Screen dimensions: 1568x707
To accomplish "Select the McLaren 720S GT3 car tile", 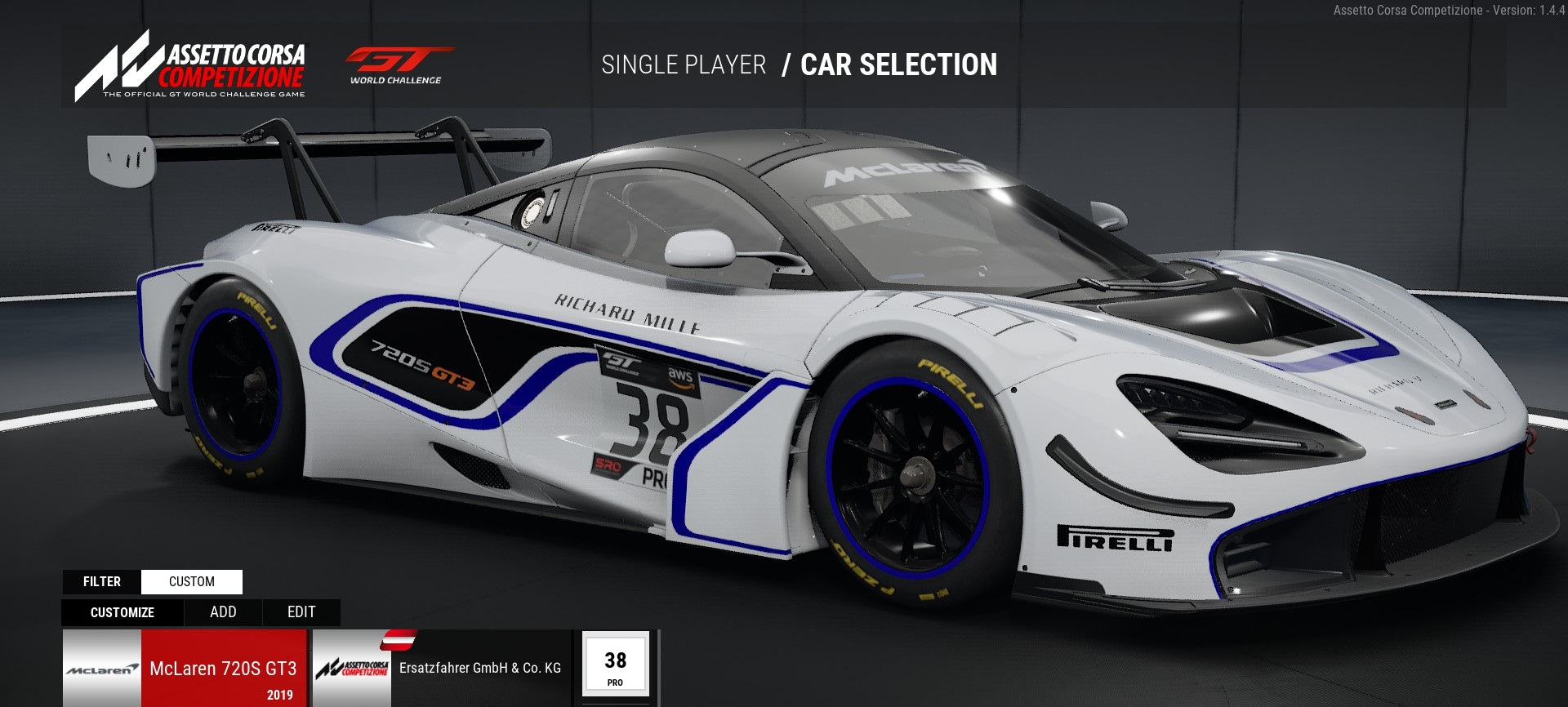I will (x=185, y=669).
